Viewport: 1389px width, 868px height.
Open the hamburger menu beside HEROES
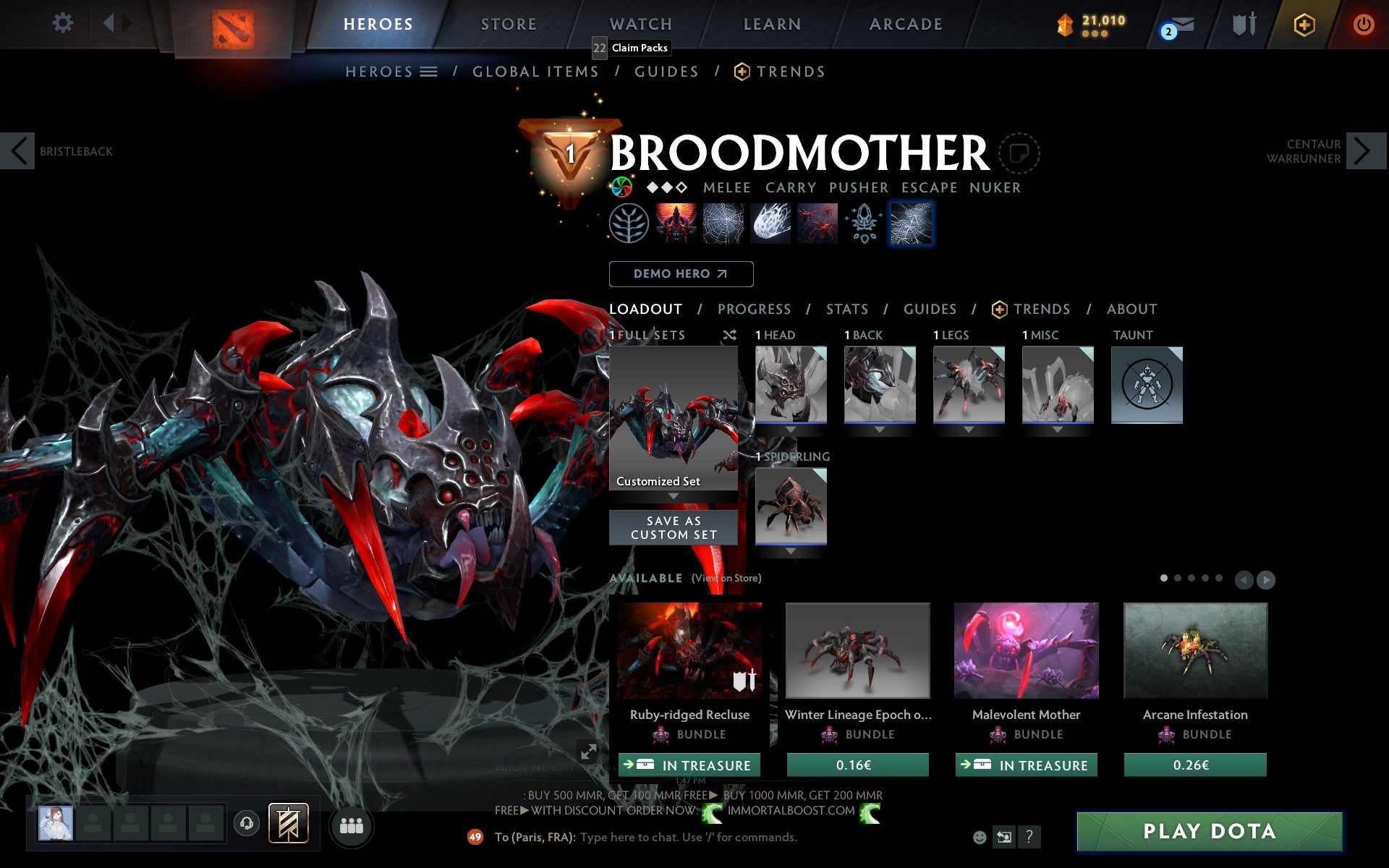[428, 72]
